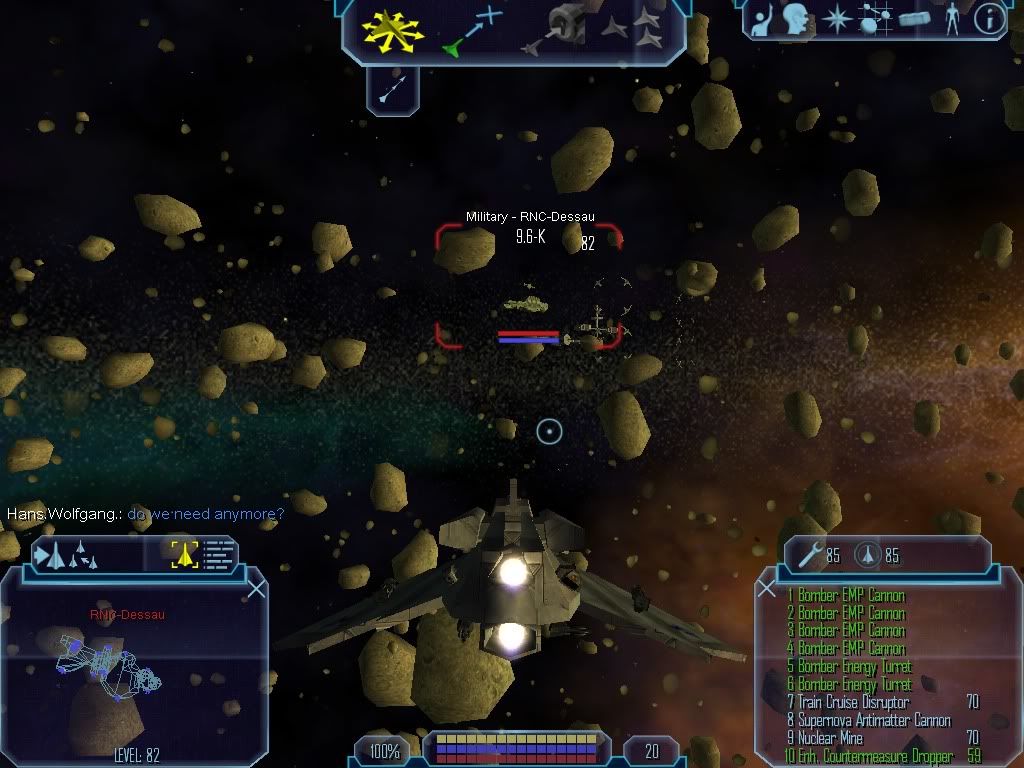Use the shield battery icon
This screenshot has width=1024, height=768.
(867, 552)
